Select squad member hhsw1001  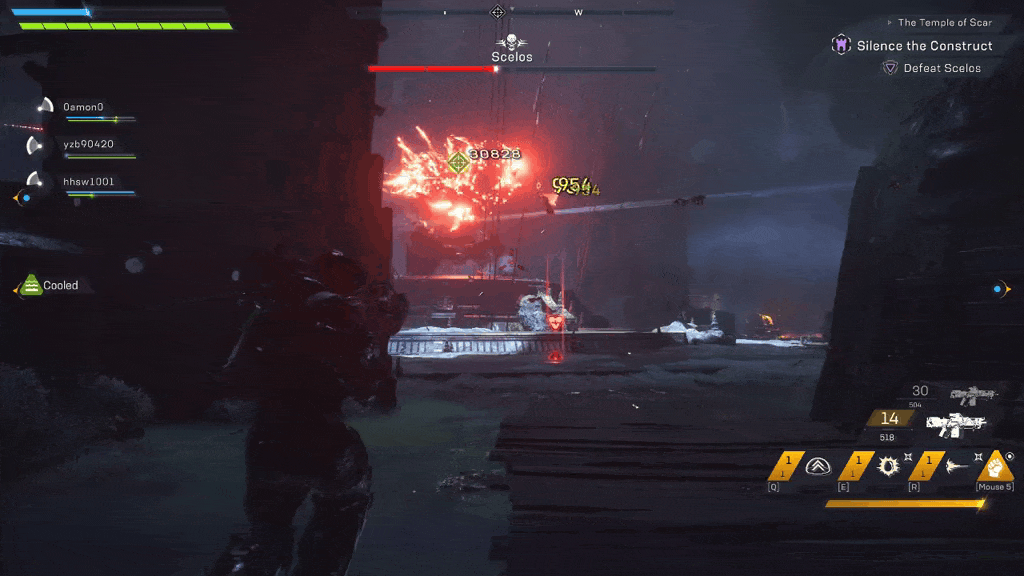click(88, 182)
